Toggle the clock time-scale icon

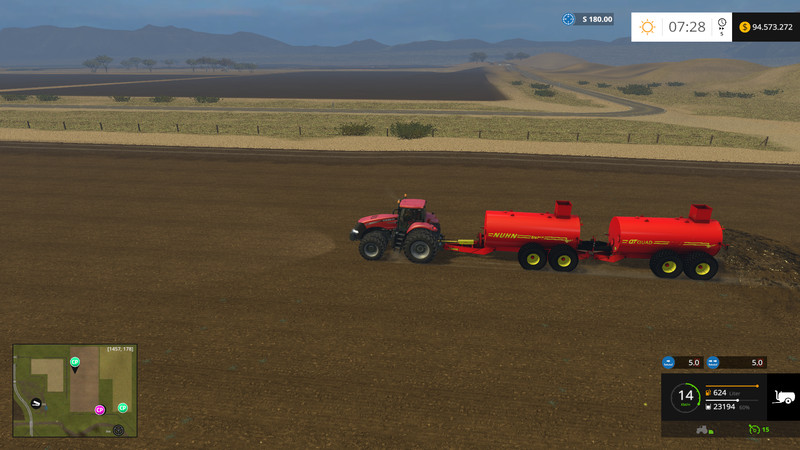(x=722, y=27)
